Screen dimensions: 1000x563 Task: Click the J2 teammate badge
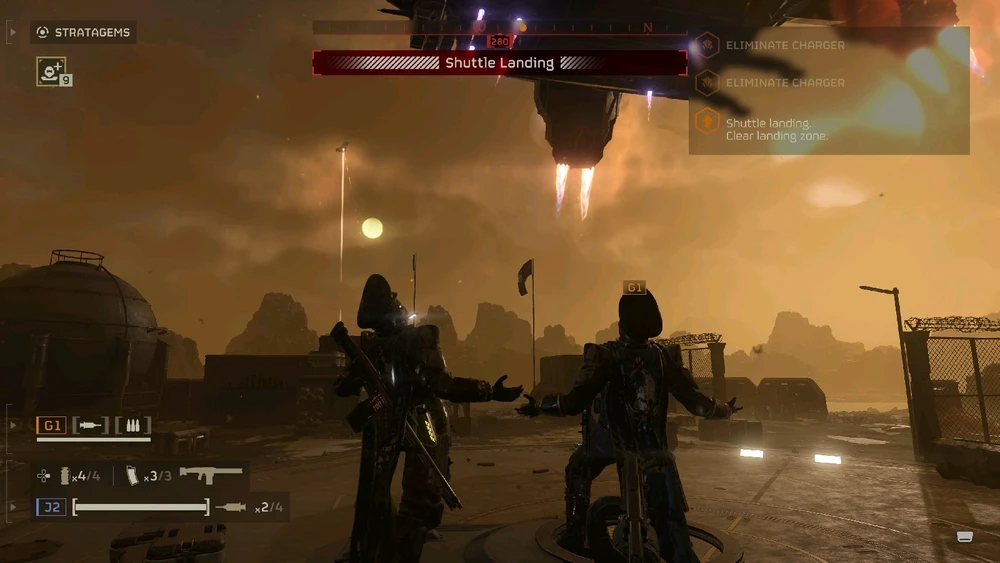pyautogui.click(x=52, y=507)
